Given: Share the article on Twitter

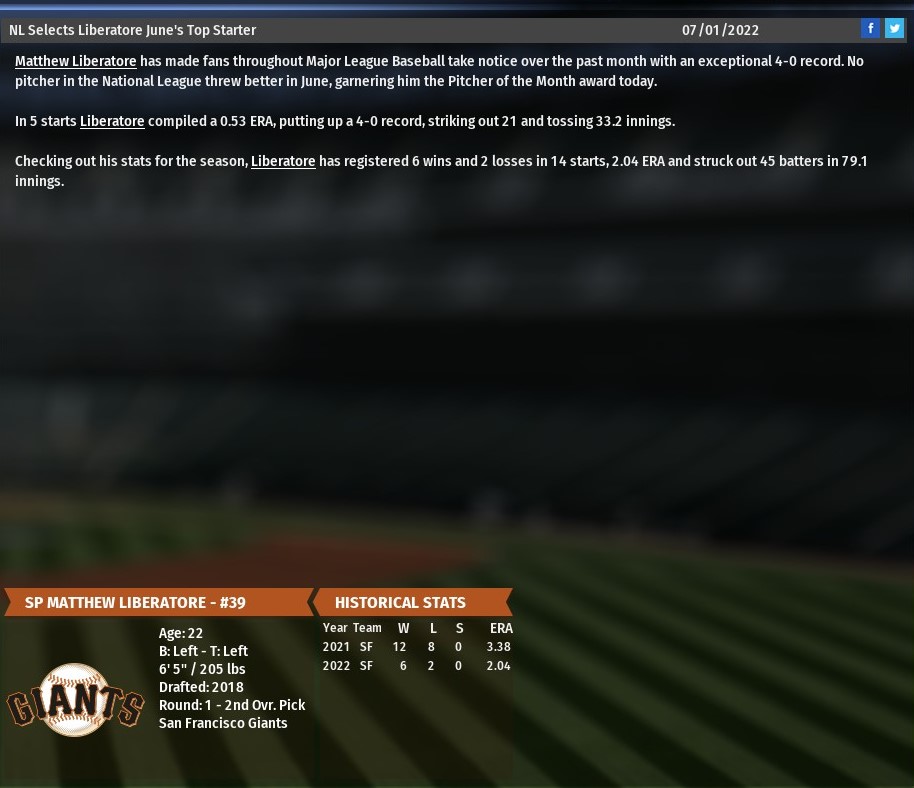Looking at the screenshot, I should point(894,29).
